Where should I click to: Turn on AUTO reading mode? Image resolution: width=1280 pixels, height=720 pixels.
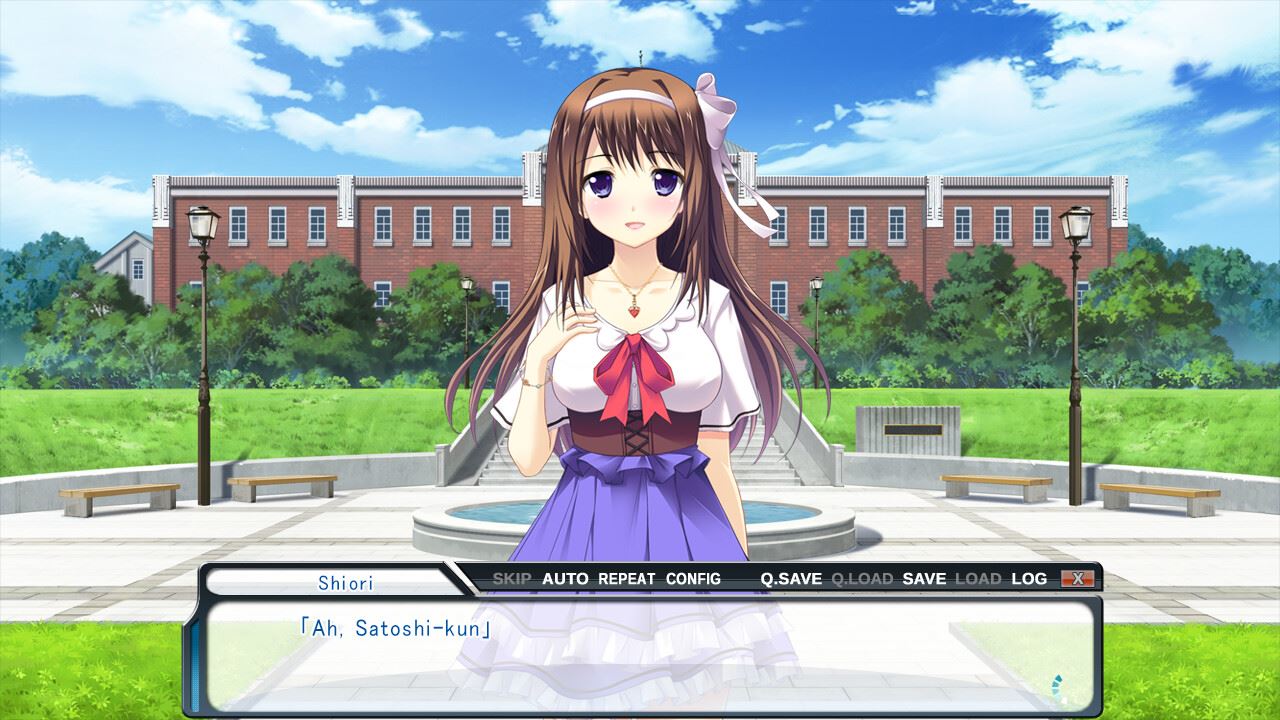(565, 579)
